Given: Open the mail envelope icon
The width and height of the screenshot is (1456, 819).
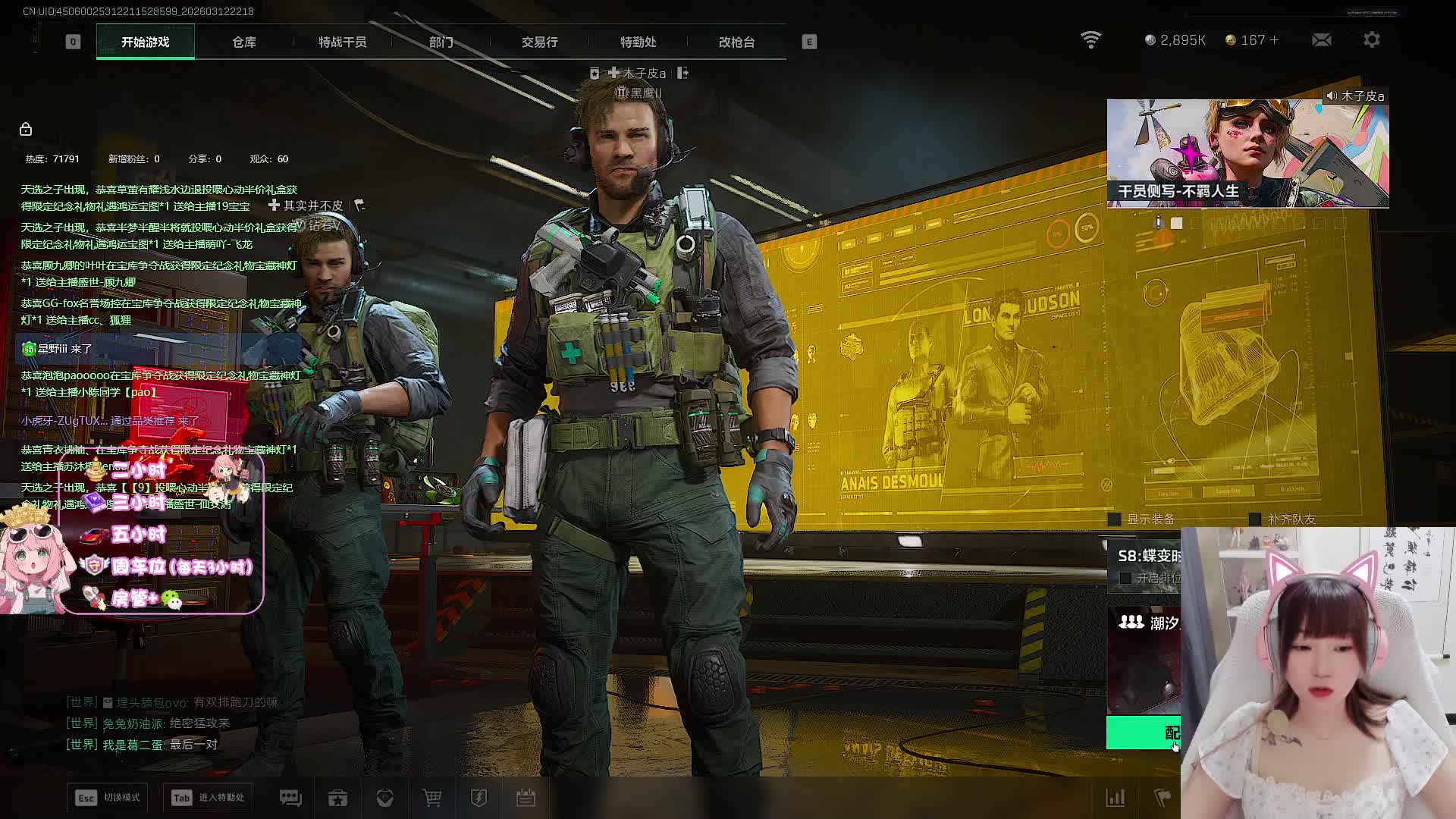Looking at the screenshot, I should (x=1322, y=40).
